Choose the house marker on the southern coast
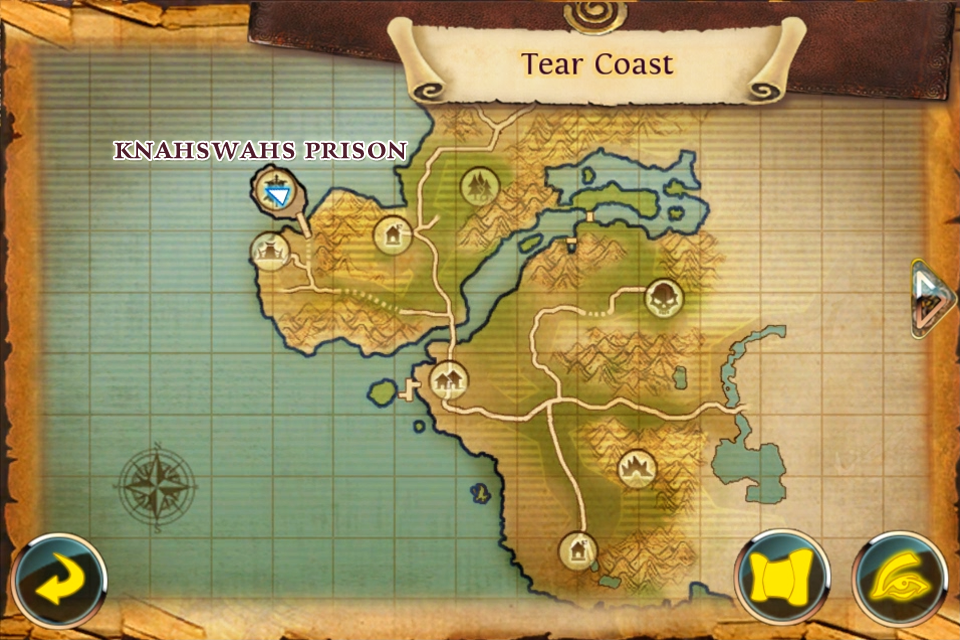960x640 pixels. pyautogui.click(x=578, y=548)
